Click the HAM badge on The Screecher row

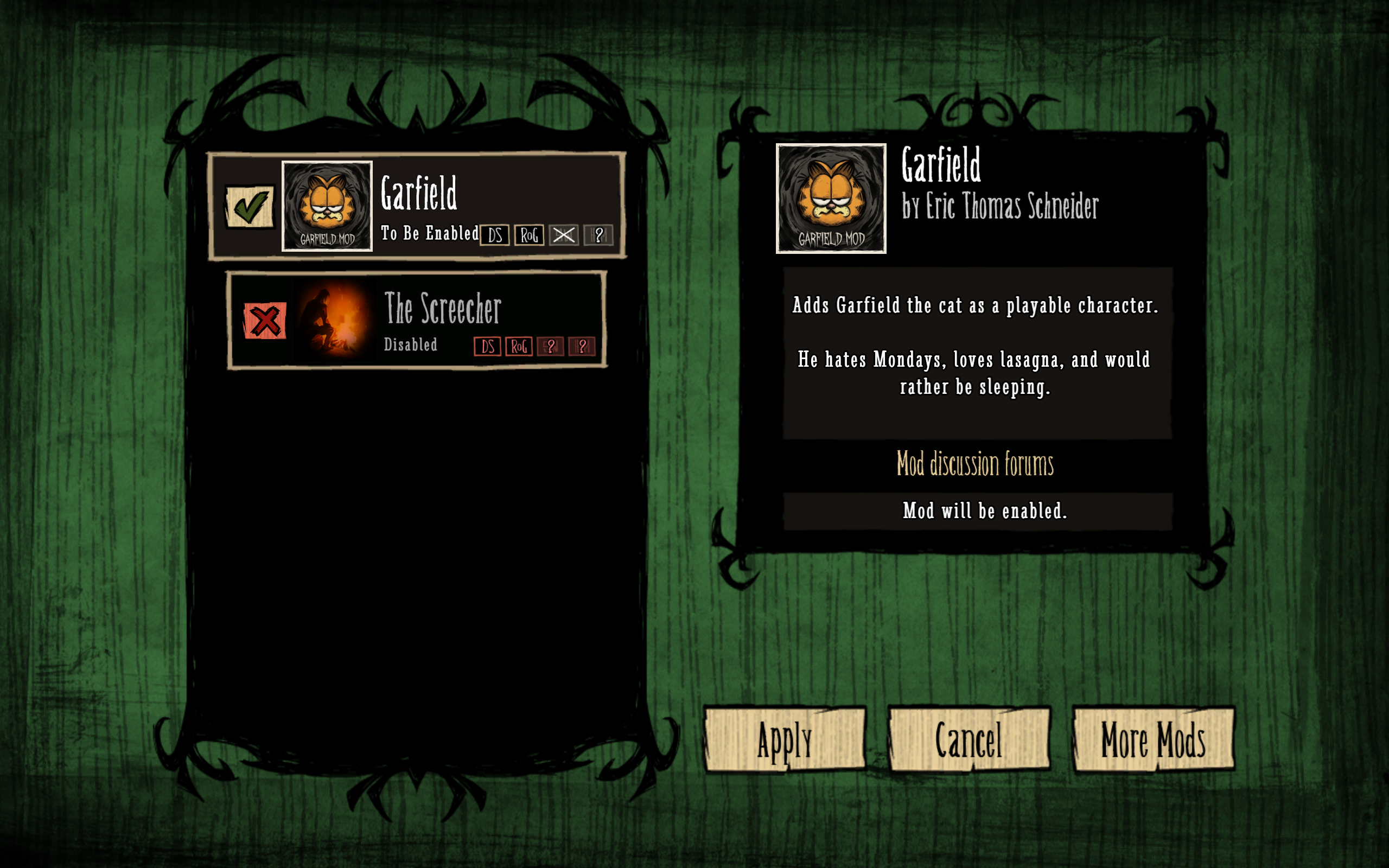[583, 347]
